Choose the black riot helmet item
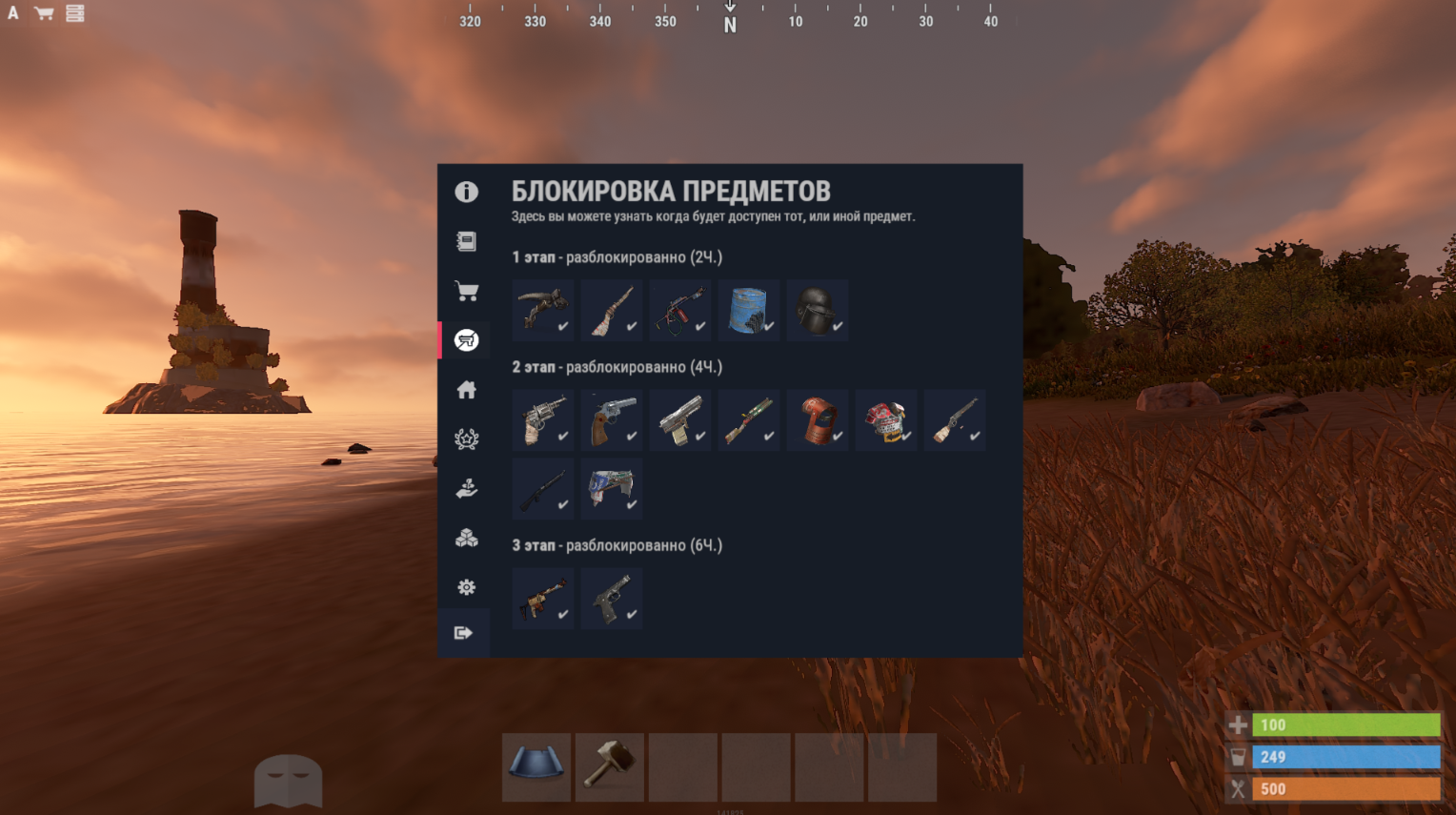1456x815 pixels. pos(817,310)
